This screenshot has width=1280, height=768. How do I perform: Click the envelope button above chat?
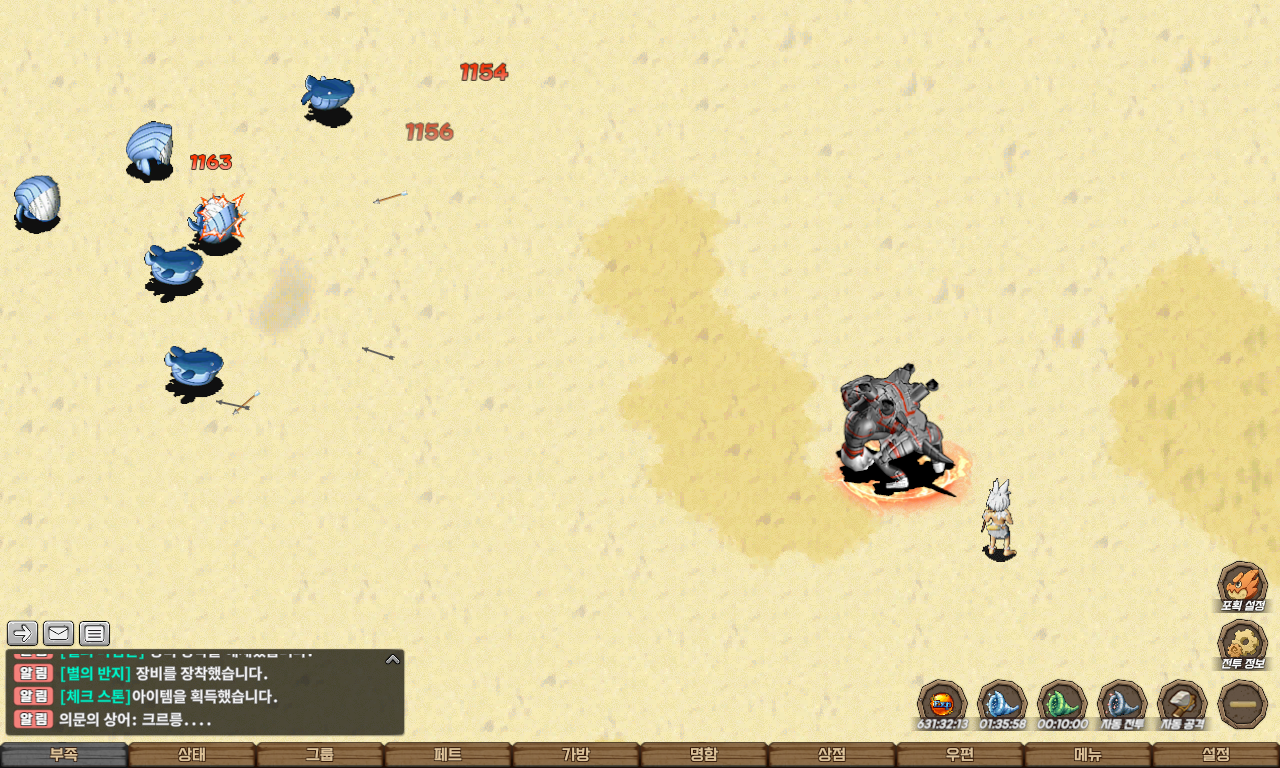pyautogui.click(x=58, y=633)
